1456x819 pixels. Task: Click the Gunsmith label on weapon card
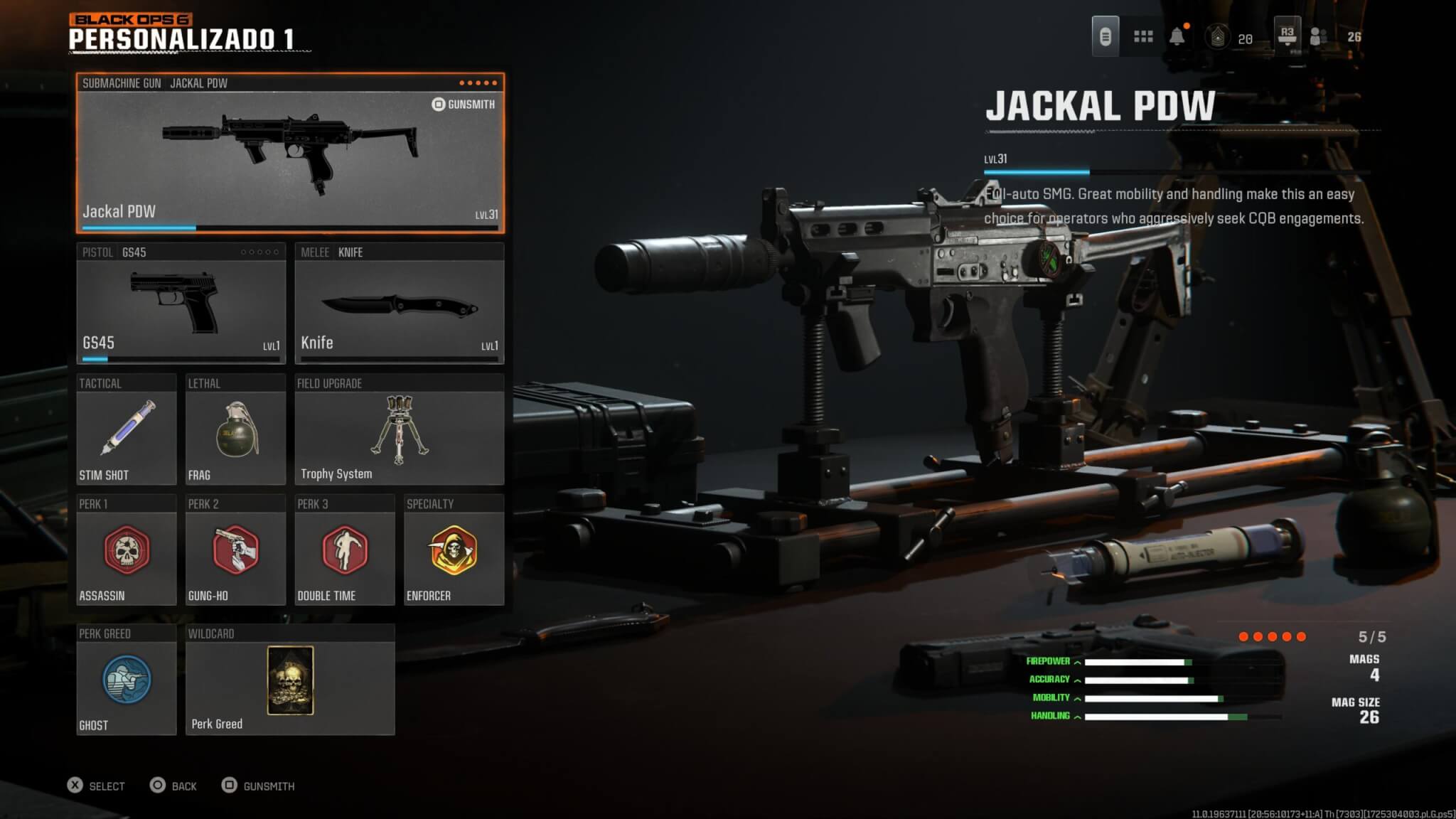464,105
